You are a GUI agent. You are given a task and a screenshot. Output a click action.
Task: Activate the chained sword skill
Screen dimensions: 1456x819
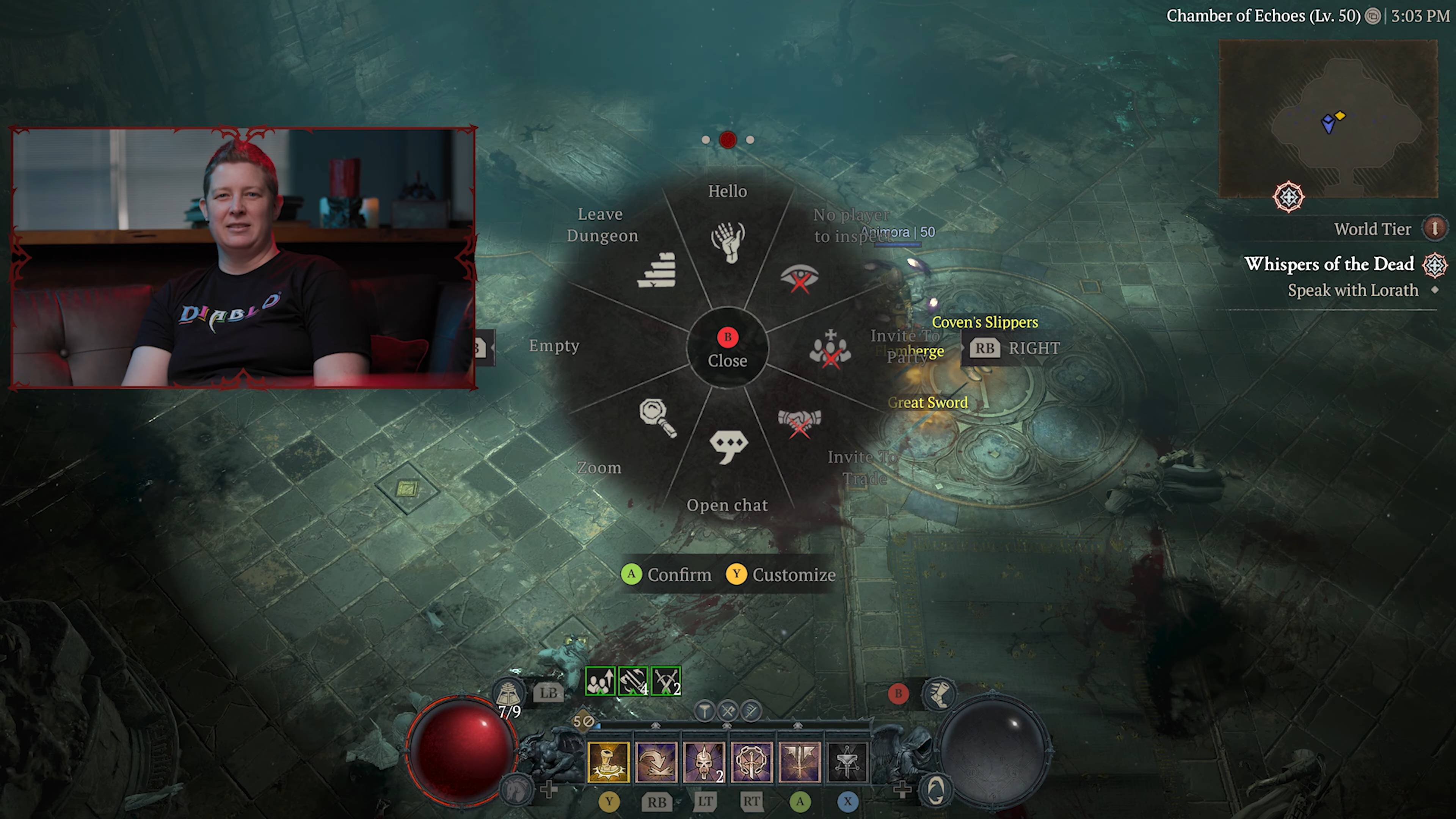point(751,762)
